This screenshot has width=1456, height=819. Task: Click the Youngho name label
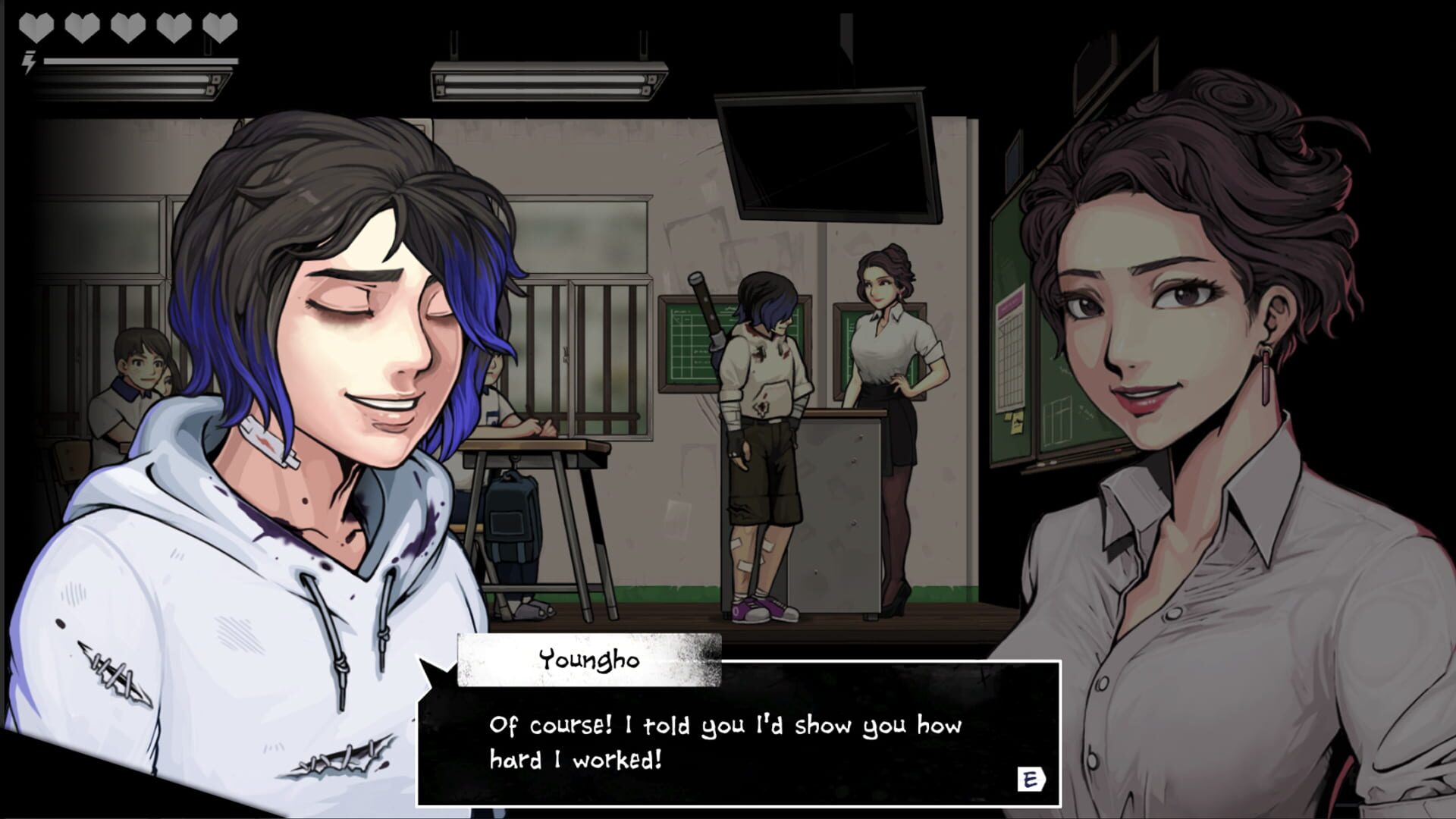coord(589,658)
